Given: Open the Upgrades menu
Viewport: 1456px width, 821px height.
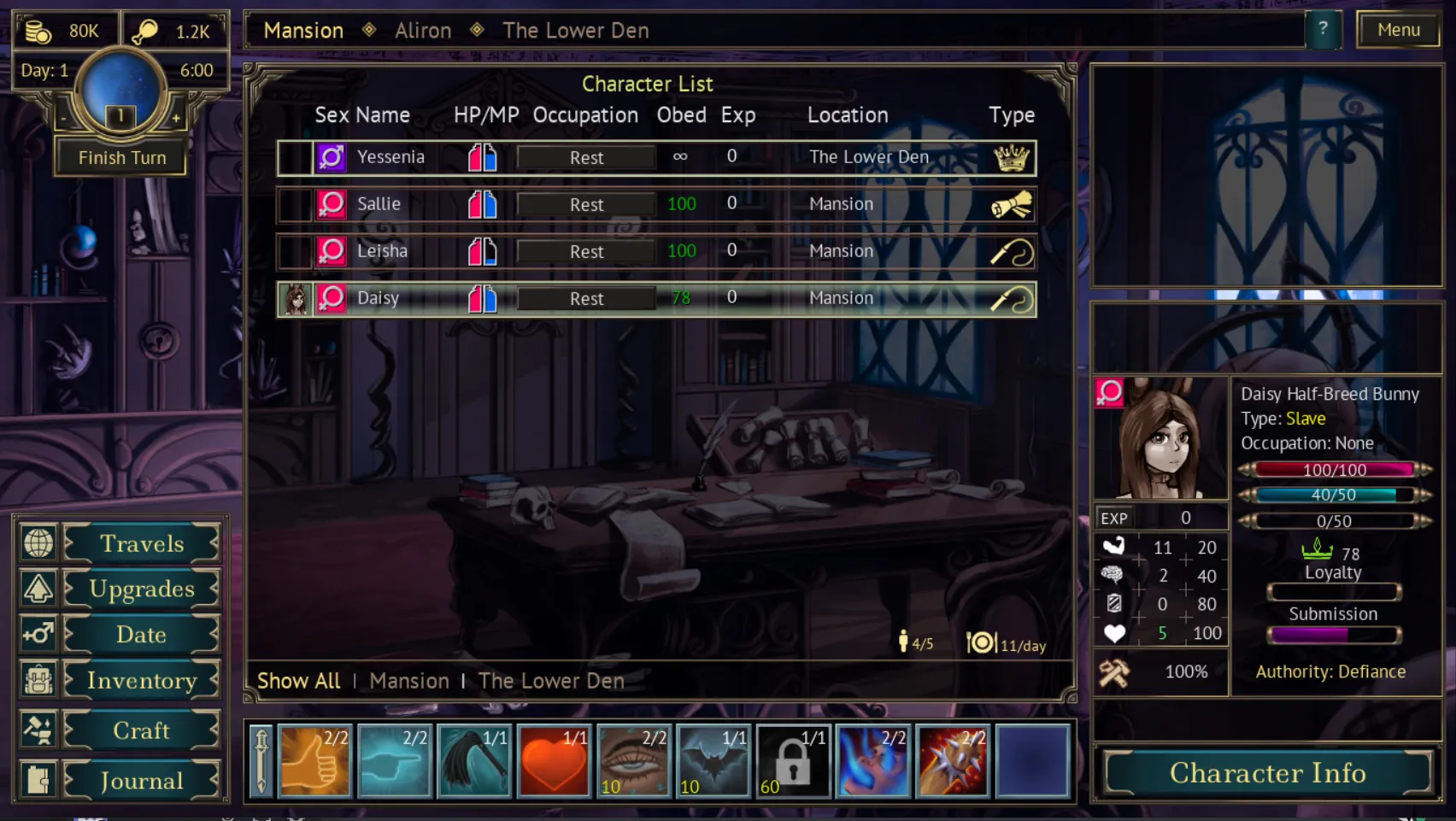Looking at the screenshot, I should point(141,589).
